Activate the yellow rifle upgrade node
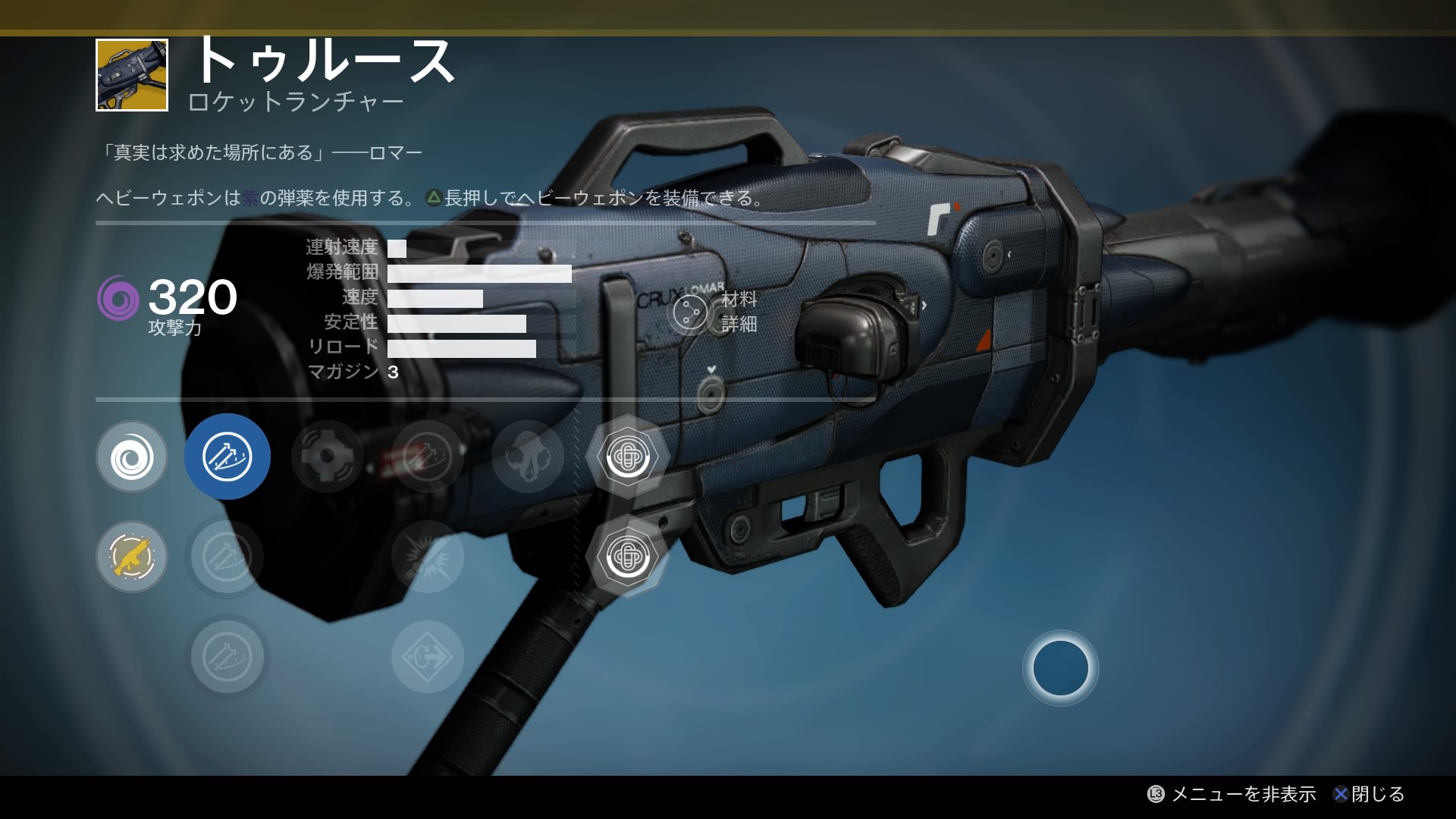1456x819 pixels. [132, 557]
